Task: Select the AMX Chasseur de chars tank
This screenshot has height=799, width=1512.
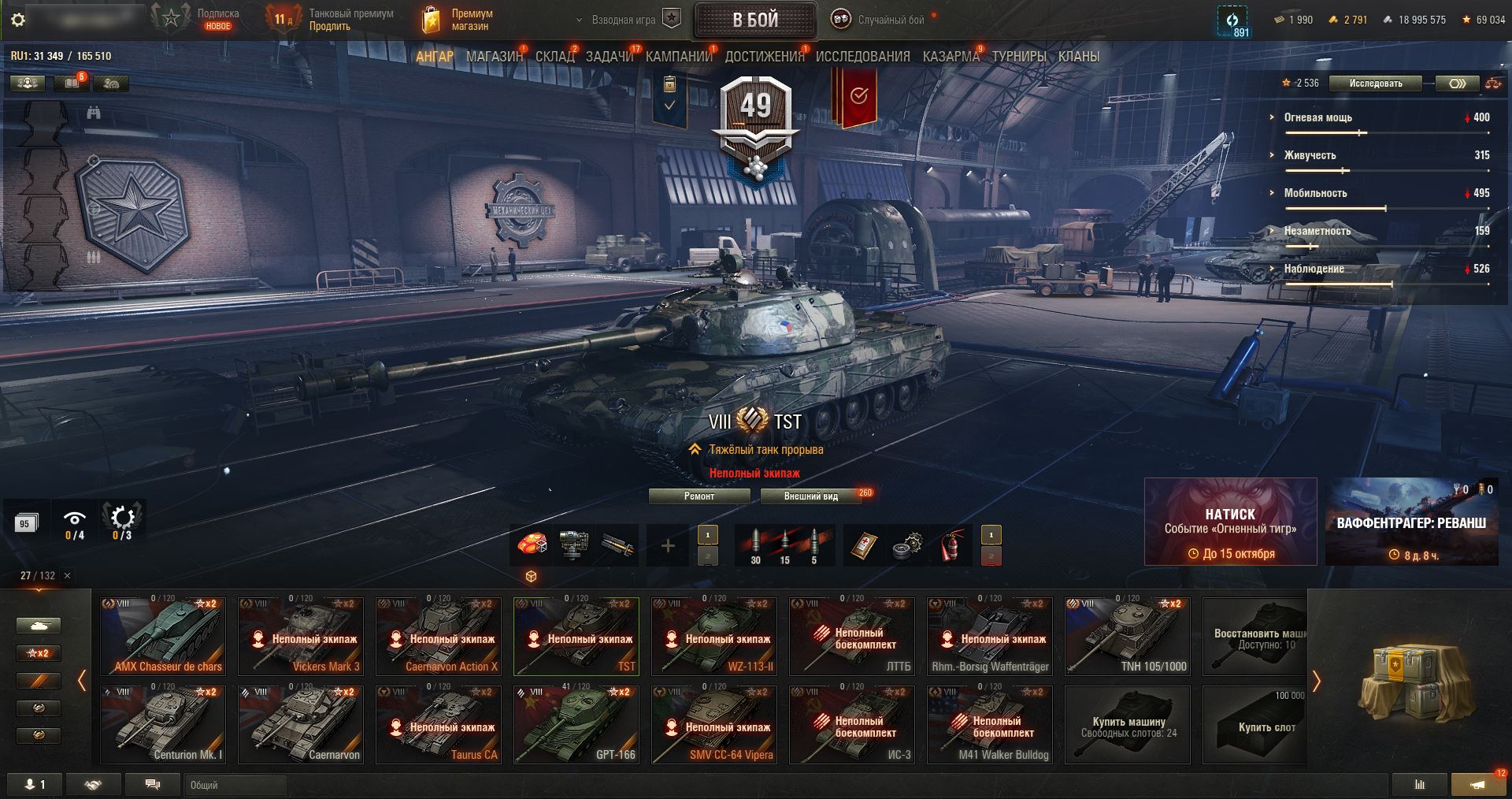Action: coord(163,637)
